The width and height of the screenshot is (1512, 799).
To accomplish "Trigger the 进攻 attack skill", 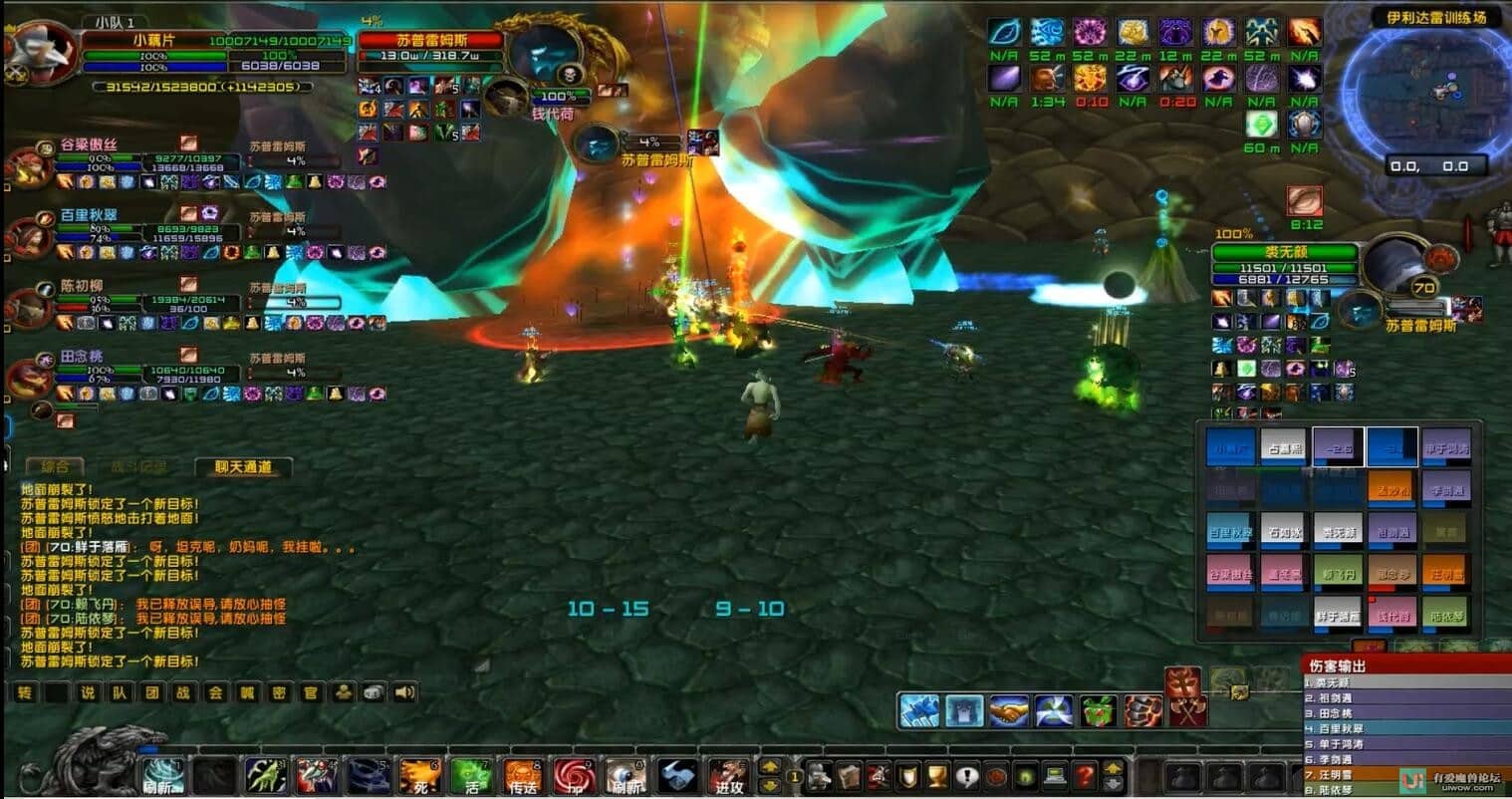I will point(728,776).
